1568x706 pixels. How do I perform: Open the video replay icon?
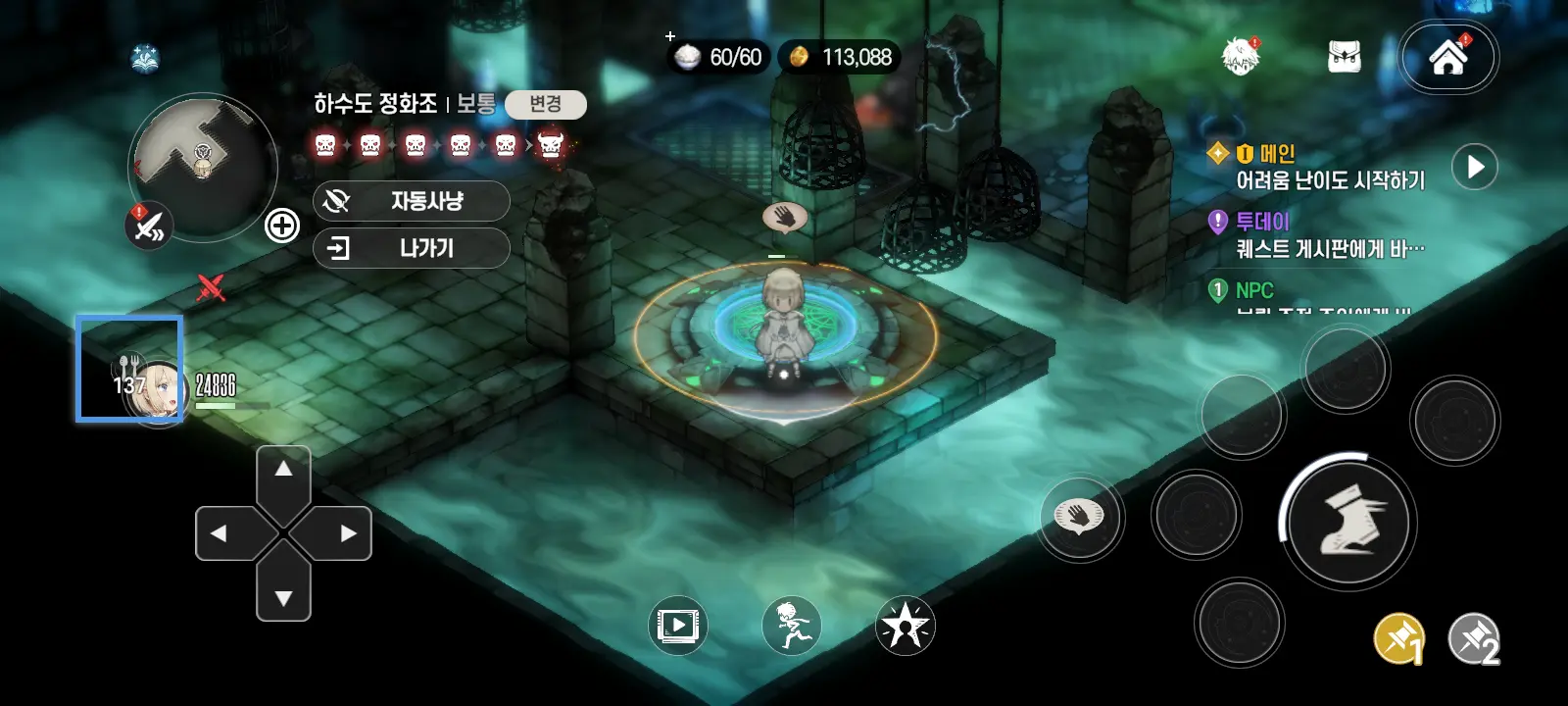pos(677,626)
